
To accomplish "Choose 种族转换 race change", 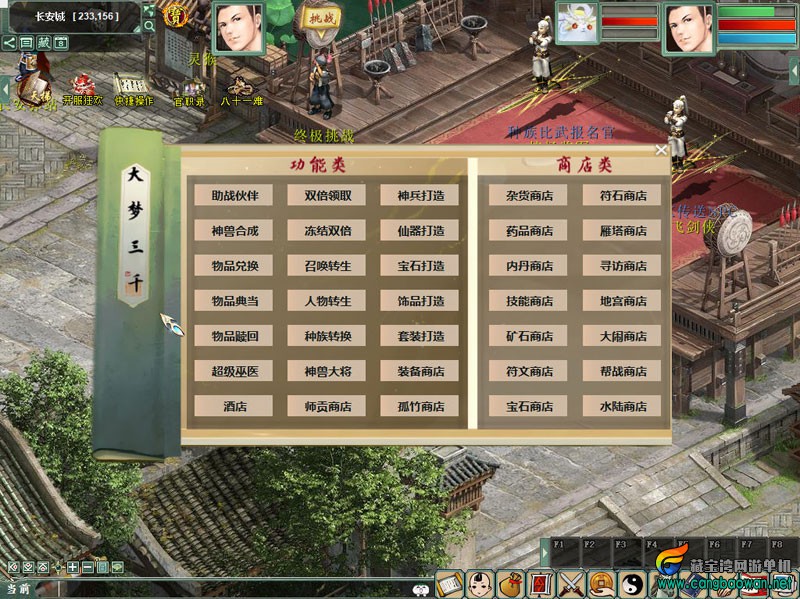I will point(328,336).
